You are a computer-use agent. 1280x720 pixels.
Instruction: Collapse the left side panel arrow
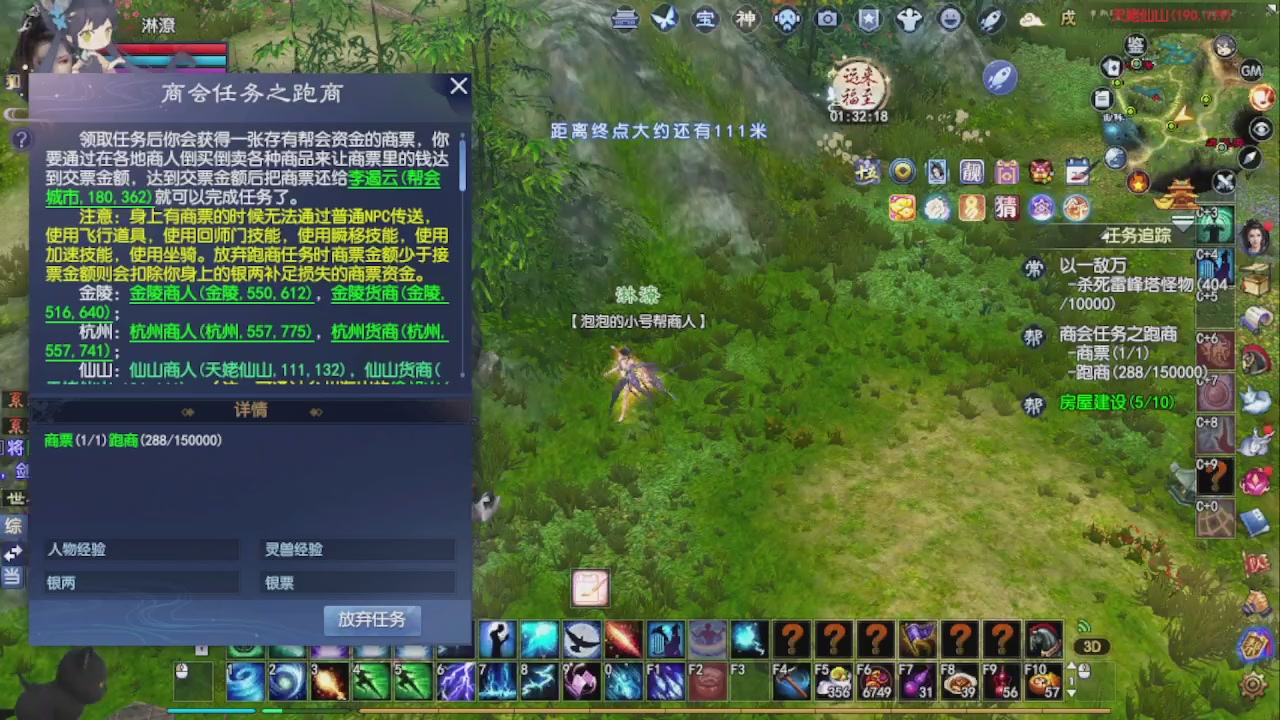pyautogui.click(x=14, y=551)
